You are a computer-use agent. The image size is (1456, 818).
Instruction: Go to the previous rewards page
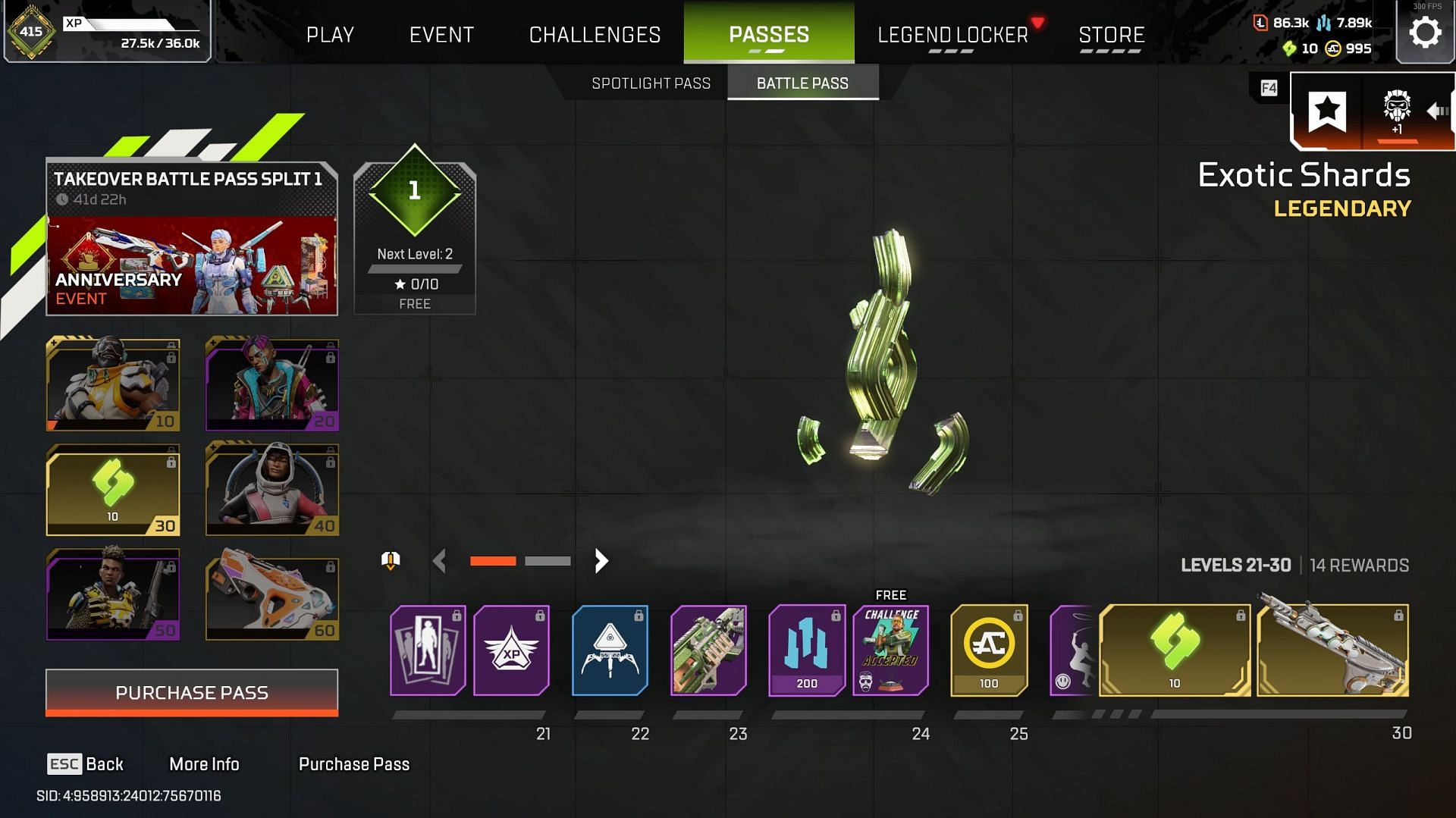click(439, 561)
